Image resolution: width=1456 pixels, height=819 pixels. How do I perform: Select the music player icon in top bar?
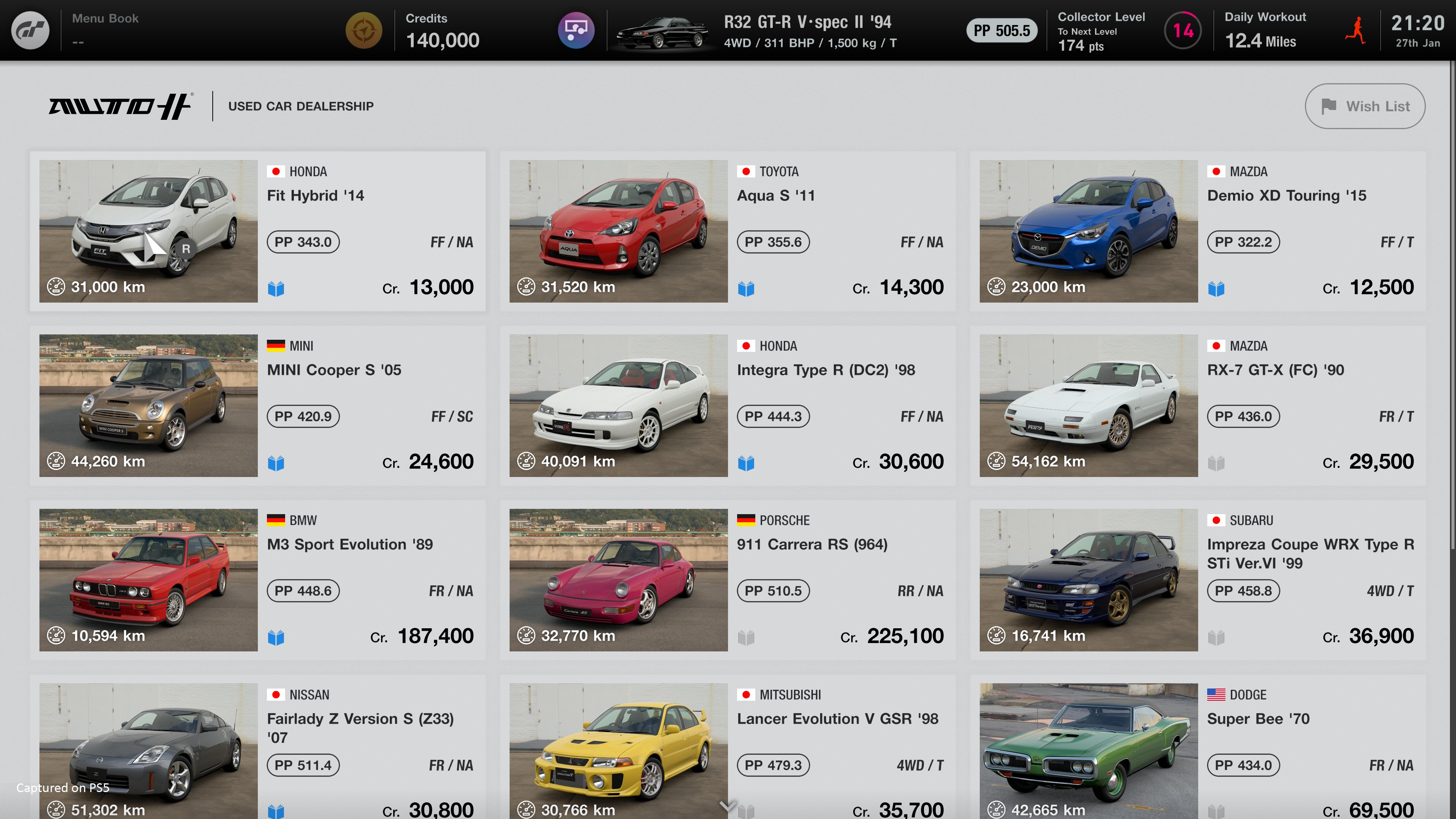click(576, 30)
